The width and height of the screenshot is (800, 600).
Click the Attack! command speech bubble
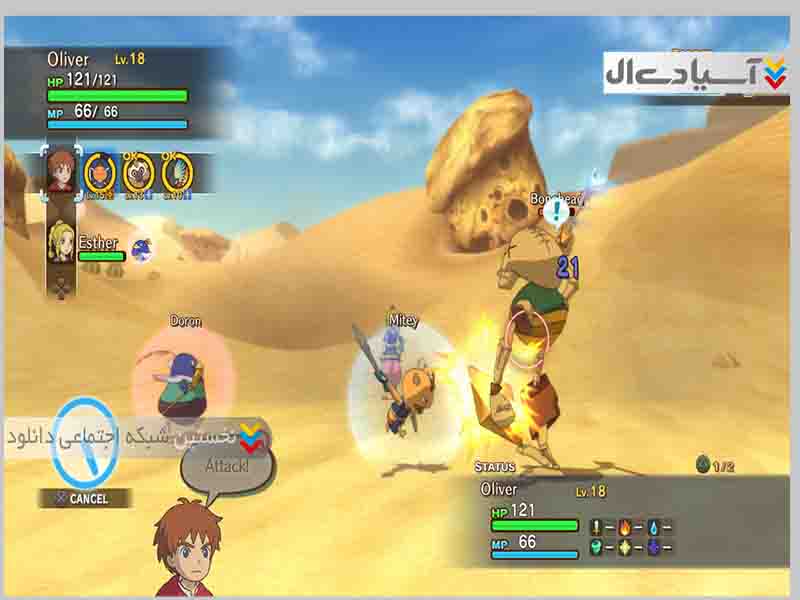pos(226,466)
